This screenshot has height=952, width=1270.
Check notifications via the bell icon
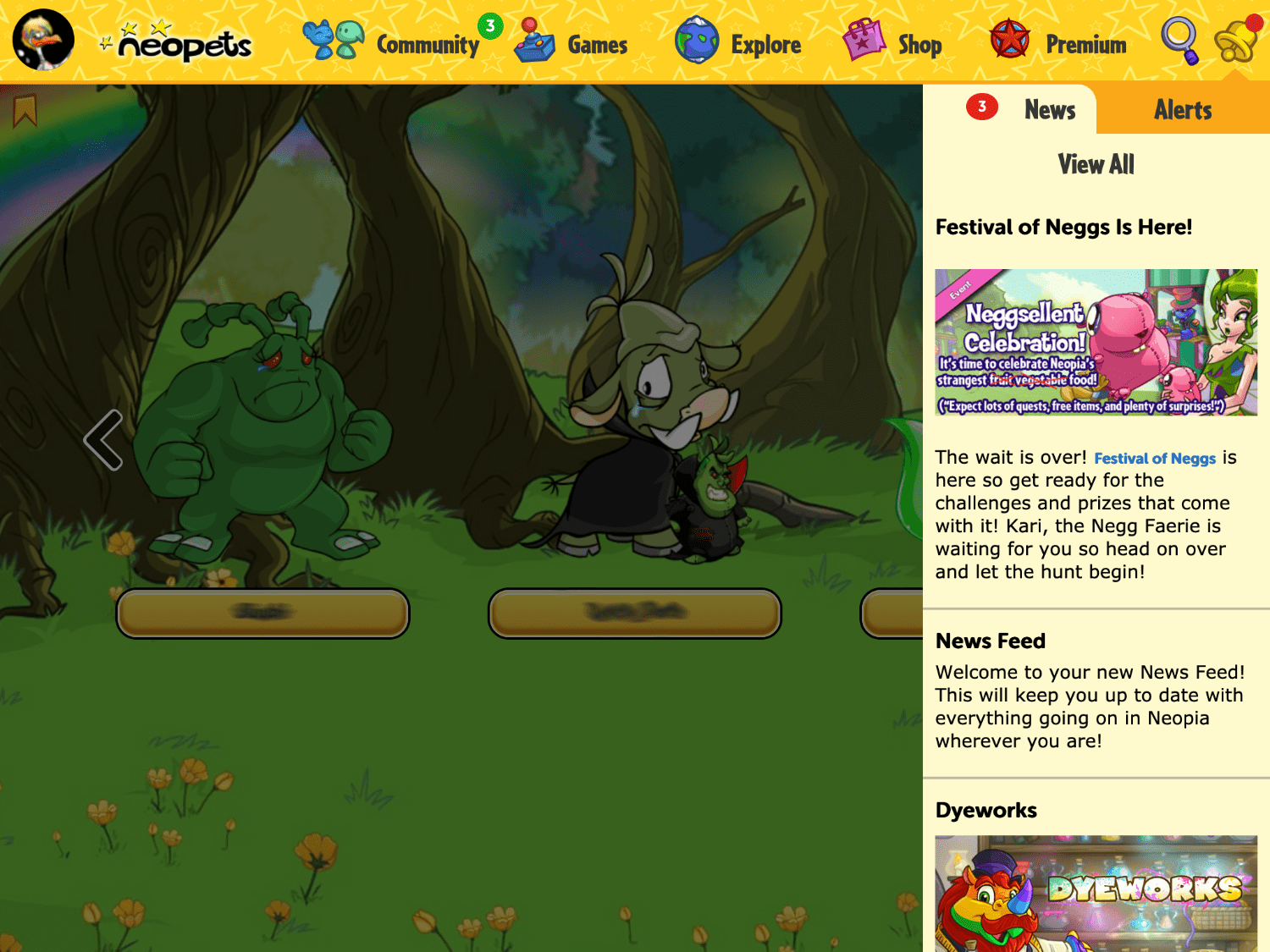tap(1236, 42)
